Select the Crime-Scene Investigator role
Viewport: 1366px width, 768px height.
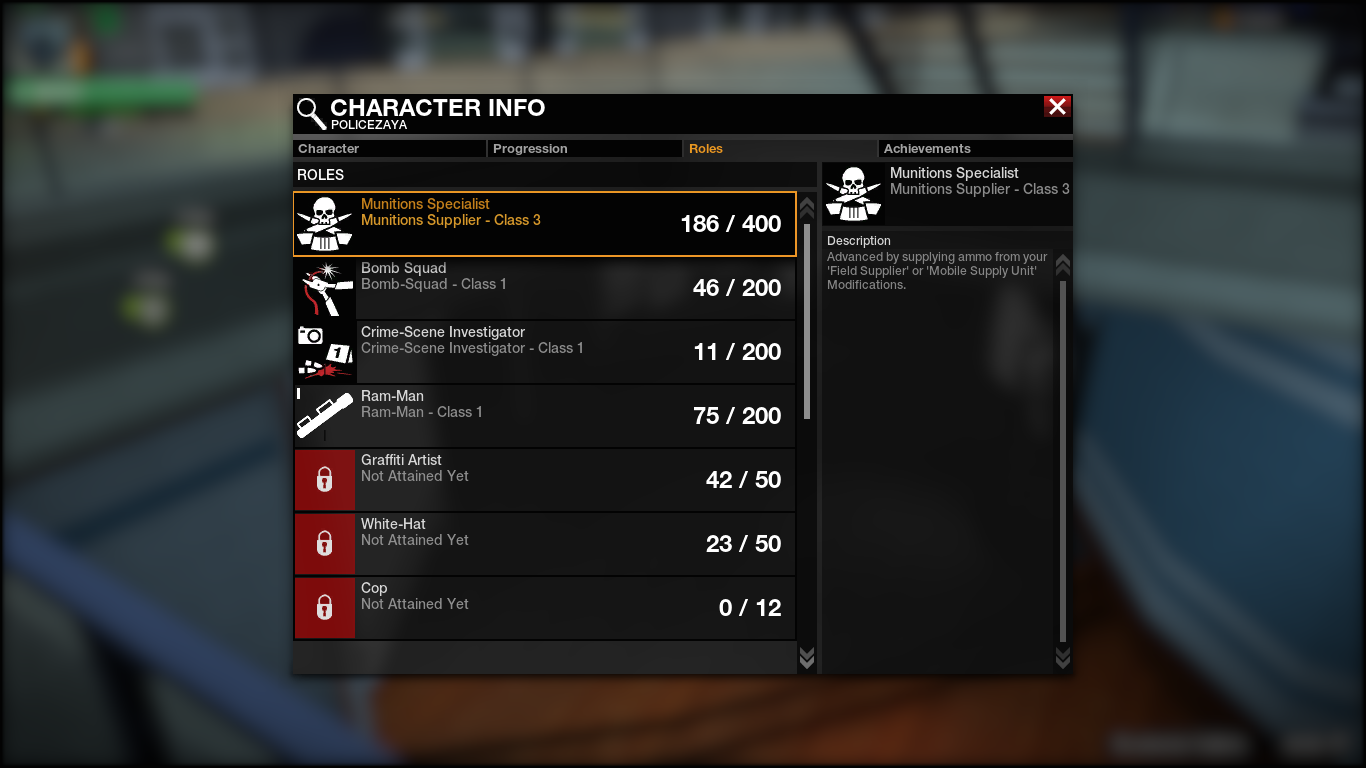coord(545,352)
